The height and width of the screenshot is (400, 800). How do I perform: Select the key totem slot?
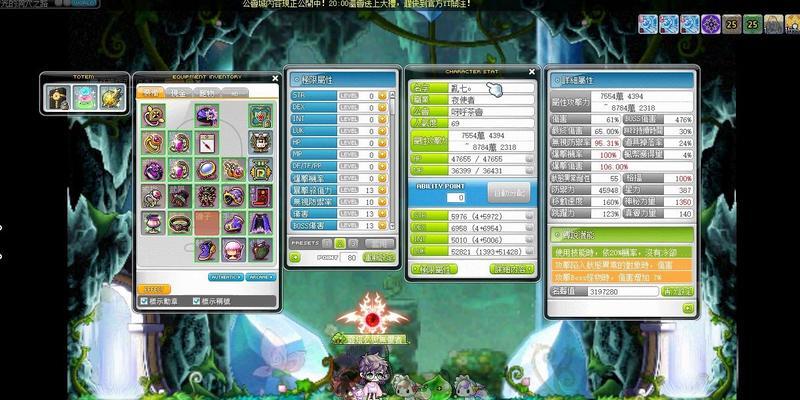pyautogui.click(x=58, y=96)
